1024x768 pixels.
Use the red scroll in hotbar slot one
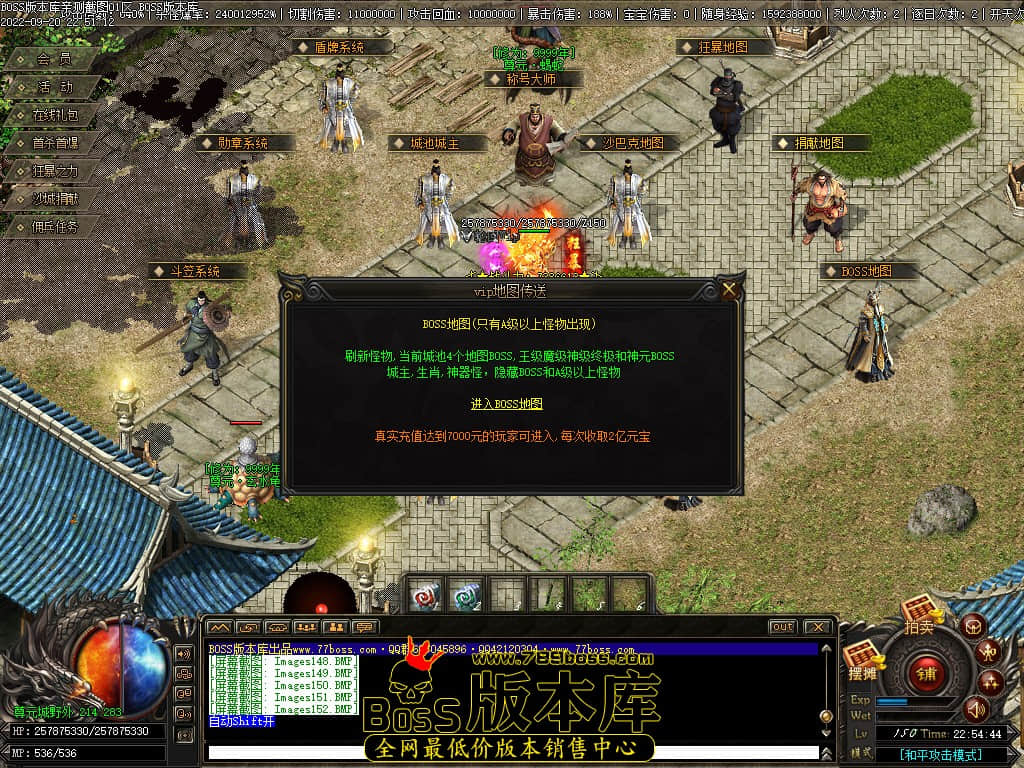tap(425, 596)
